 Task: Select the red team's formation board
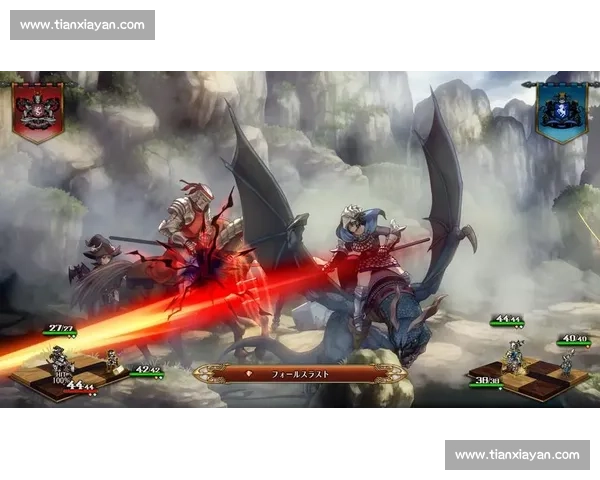[70, 374]
